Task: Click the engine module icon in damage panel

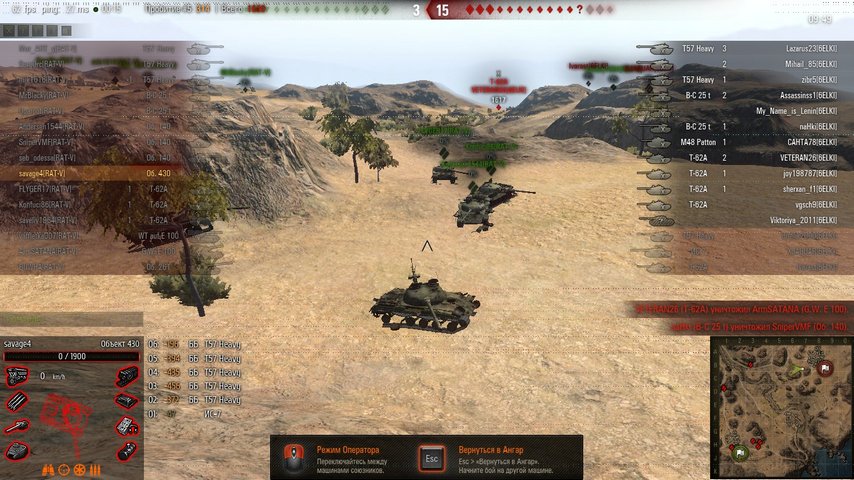Action: (17, 377)
